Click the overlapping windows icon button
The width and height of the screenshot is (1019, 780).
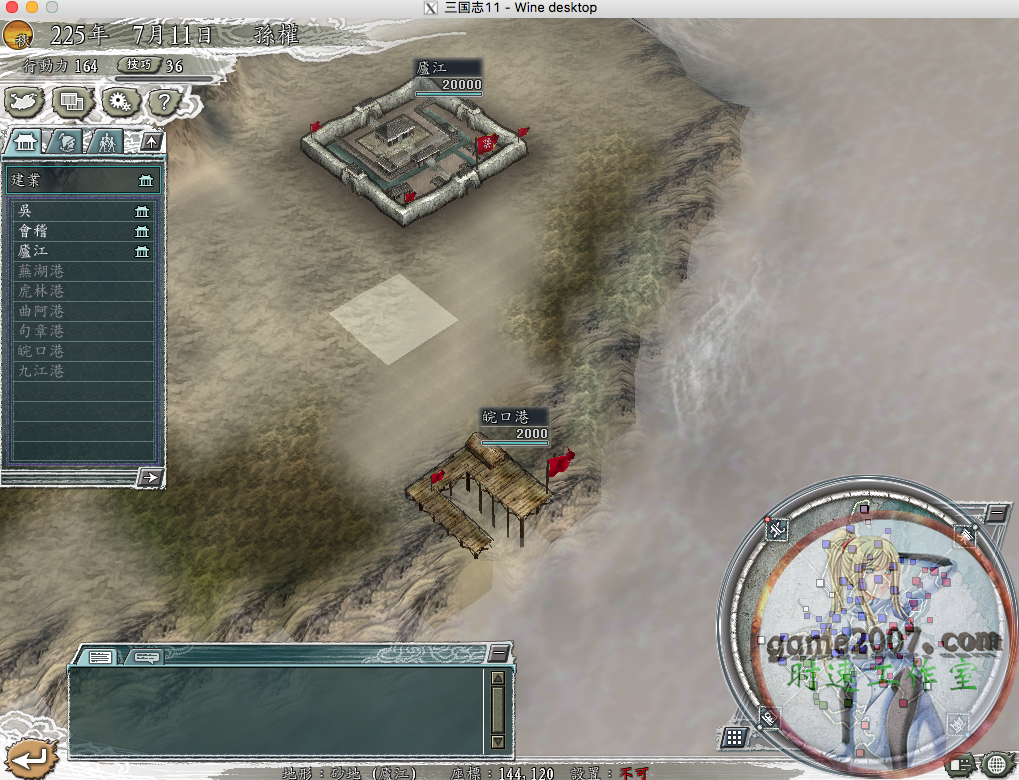(71, 101)
